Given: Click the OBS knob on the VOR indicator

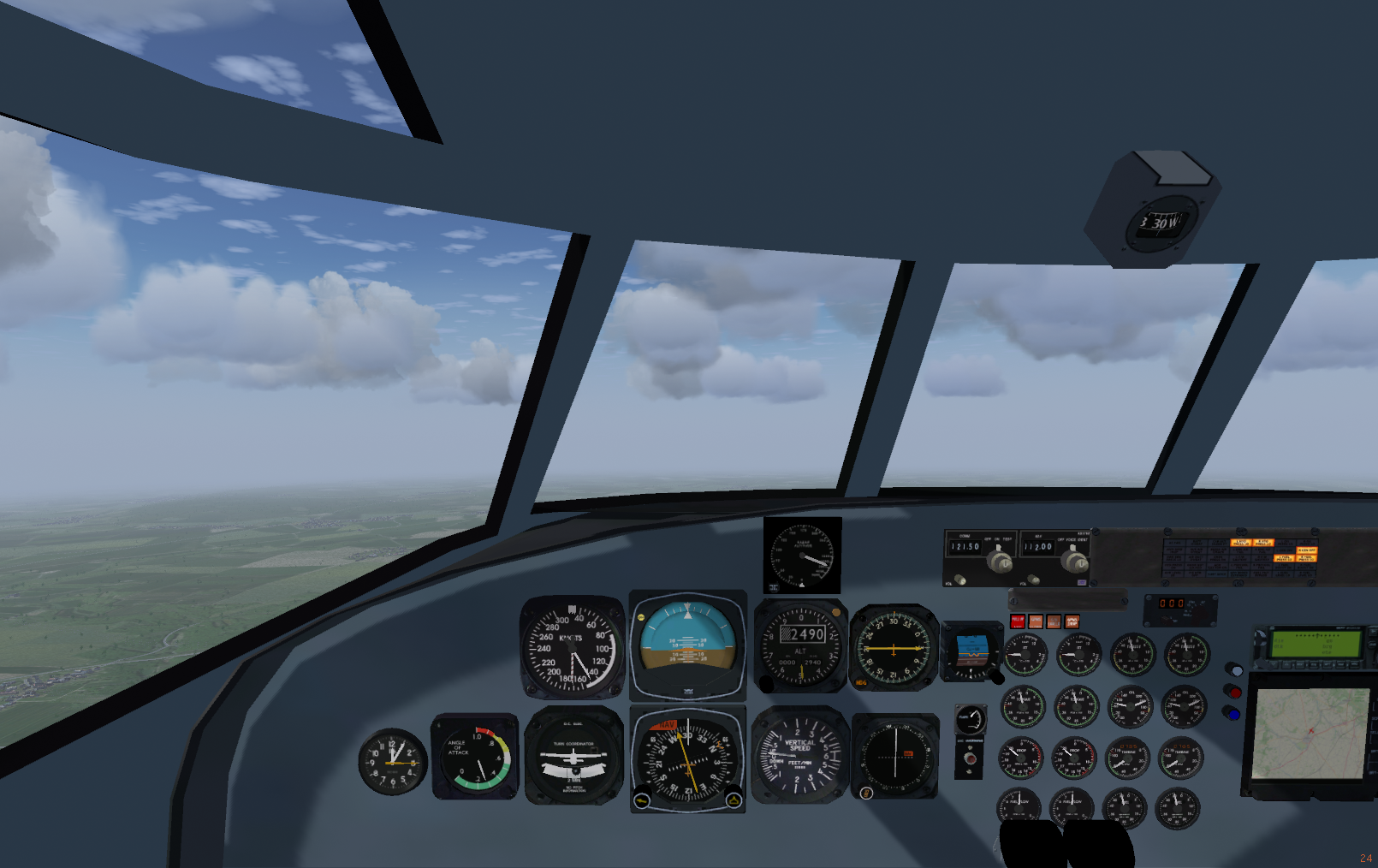Looking at the screenshot, I should click(x=865, y=793).
